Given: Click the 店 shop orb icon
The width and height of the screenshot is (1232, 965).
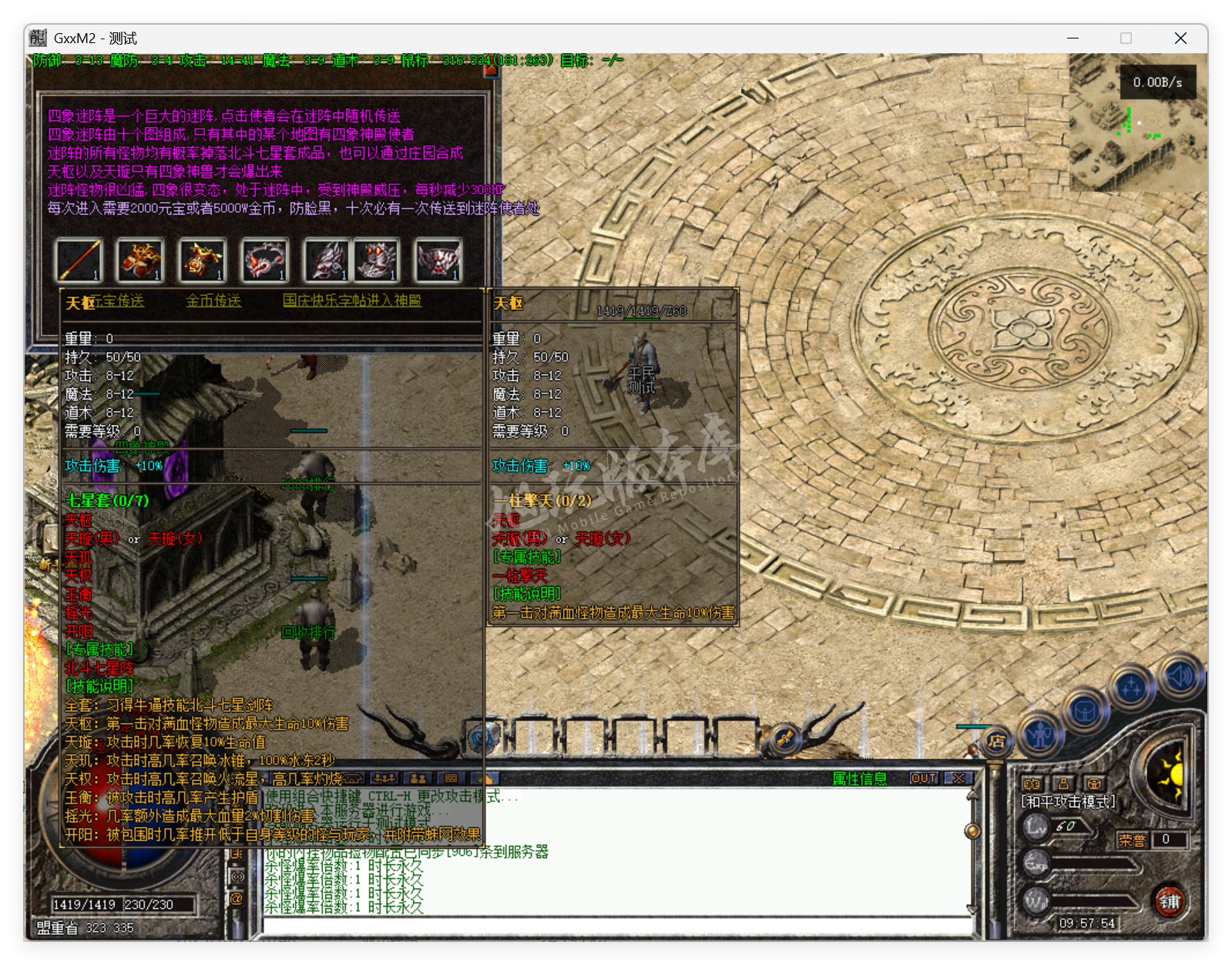Looking at the screenshot, I should (x=996, y=742).
